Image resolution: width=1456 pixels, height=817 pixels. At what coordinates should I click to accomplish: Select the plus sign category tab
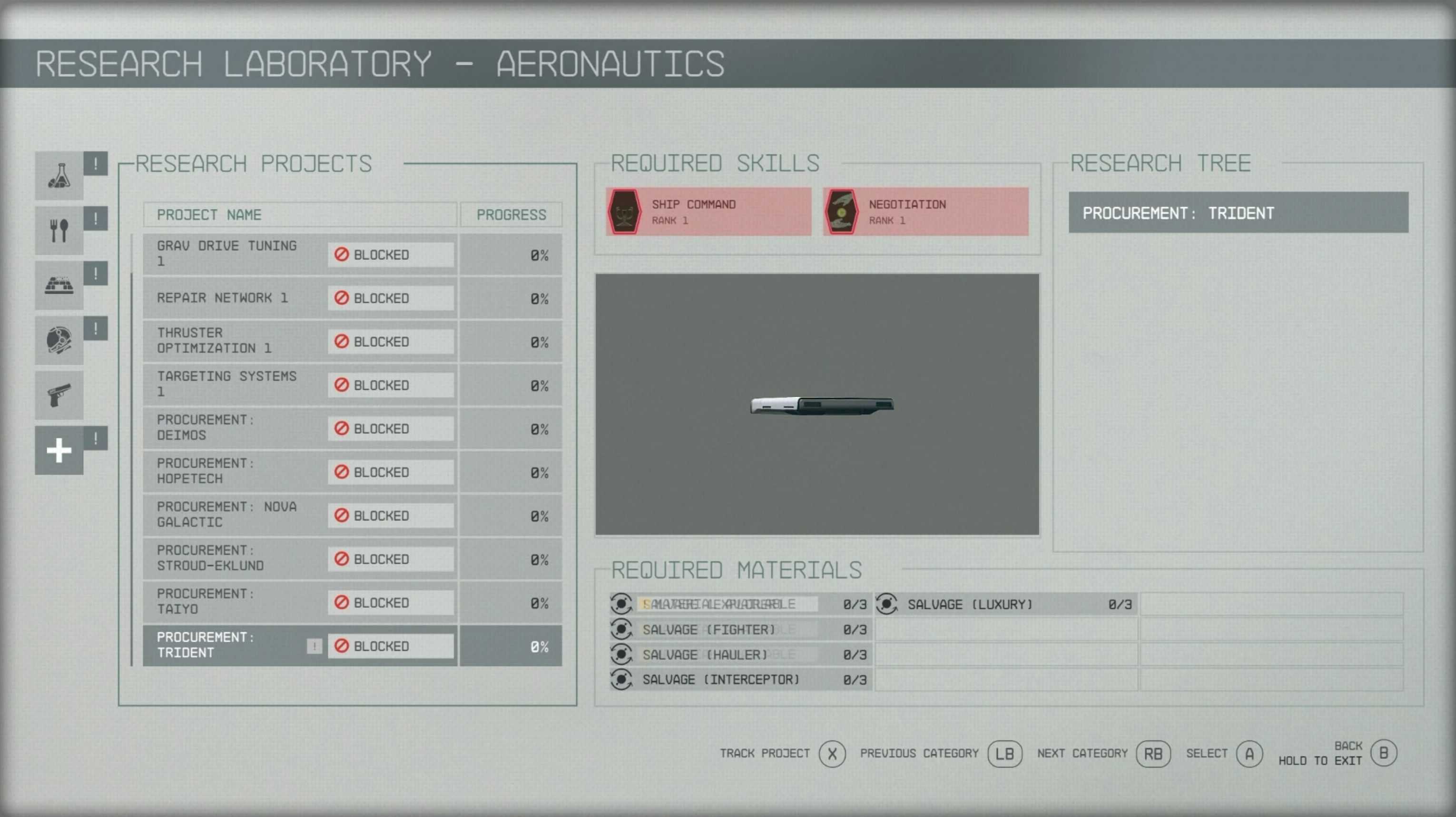tap(59, 450)
